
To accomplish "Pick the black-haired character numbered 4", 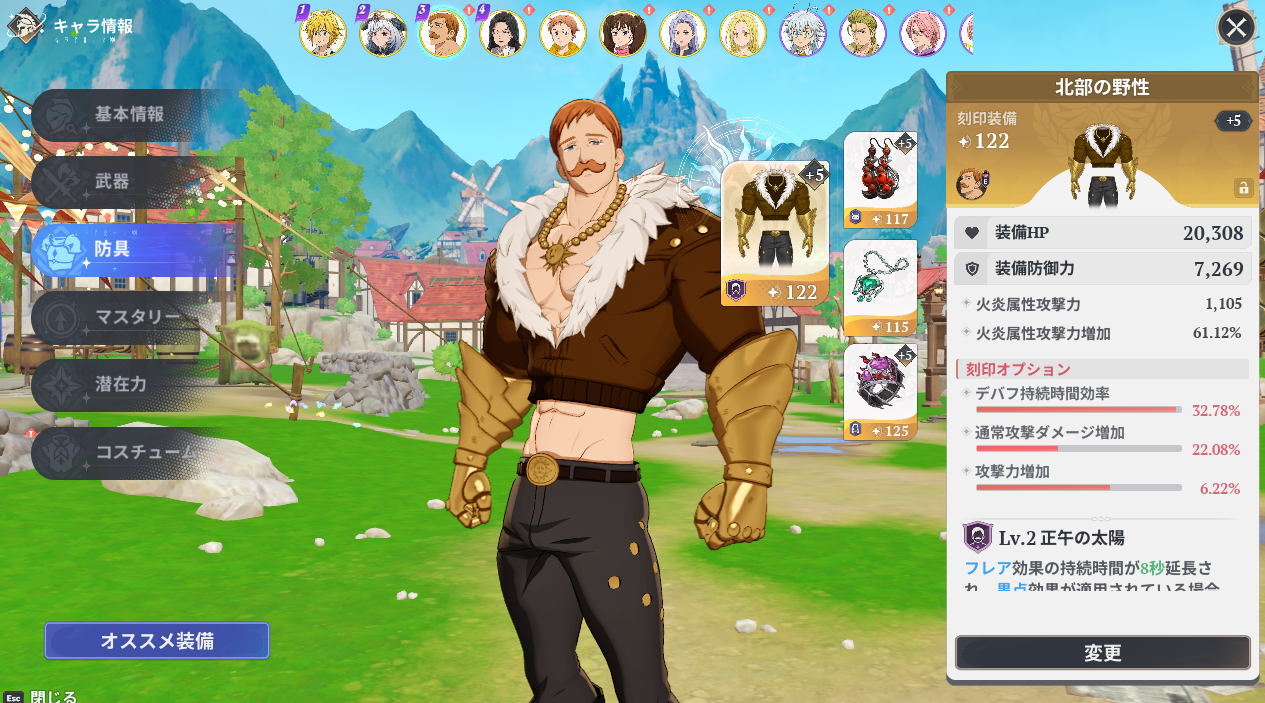I will [x=503, y=33].
